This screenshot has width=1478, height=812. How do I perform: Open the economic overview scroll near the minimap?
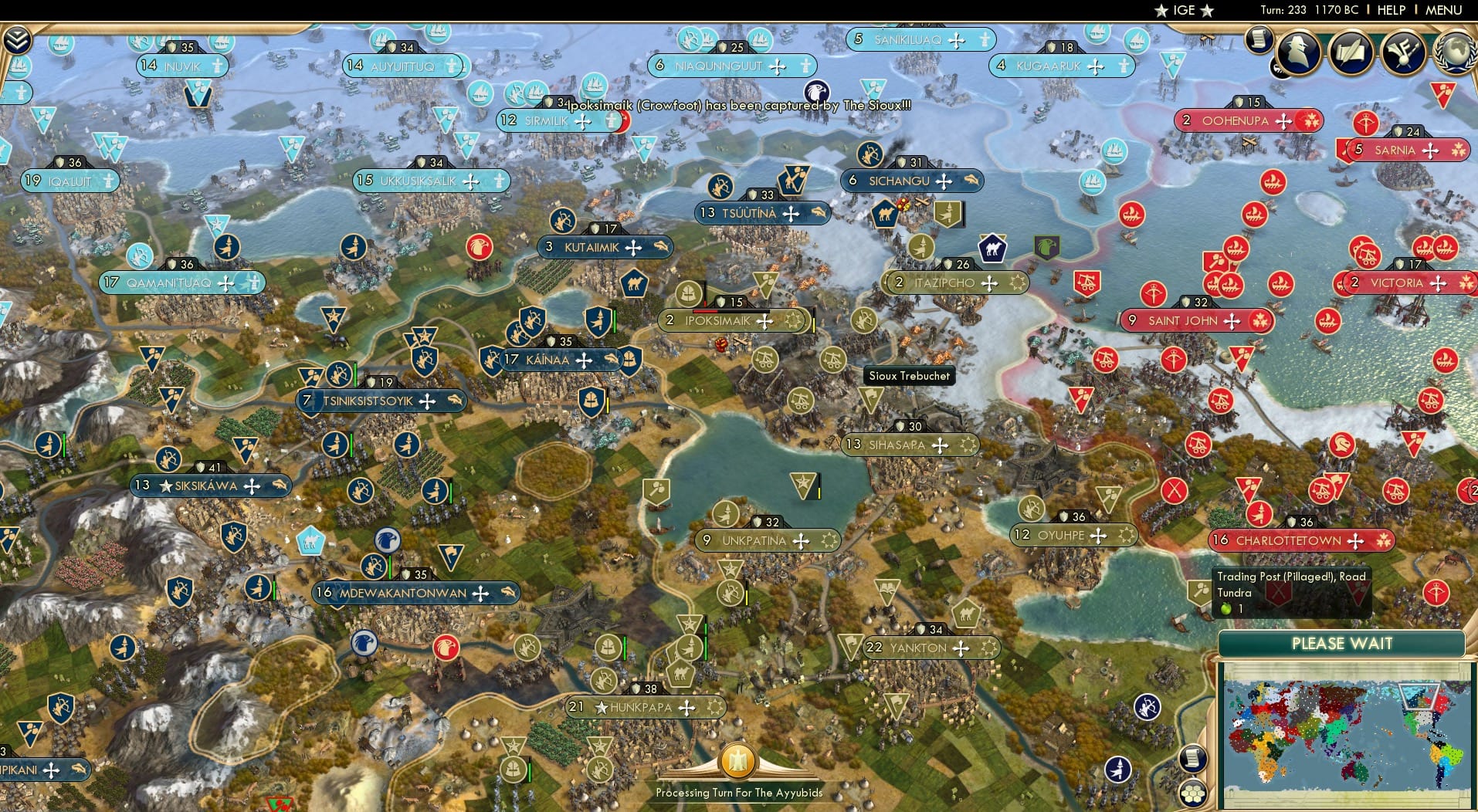1194,760
